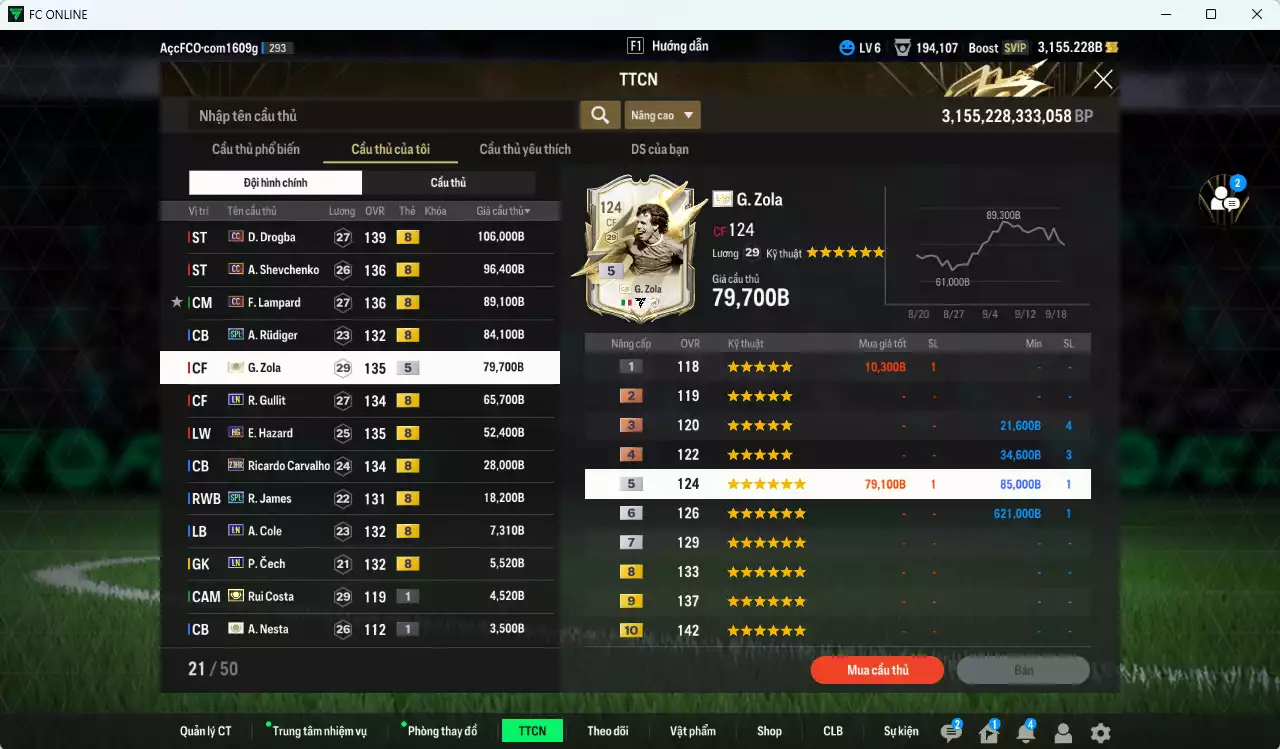Sort by the Giá cầu thủ column header
The height and width of the screenshot is (749, 1280).
click(502, 211)
